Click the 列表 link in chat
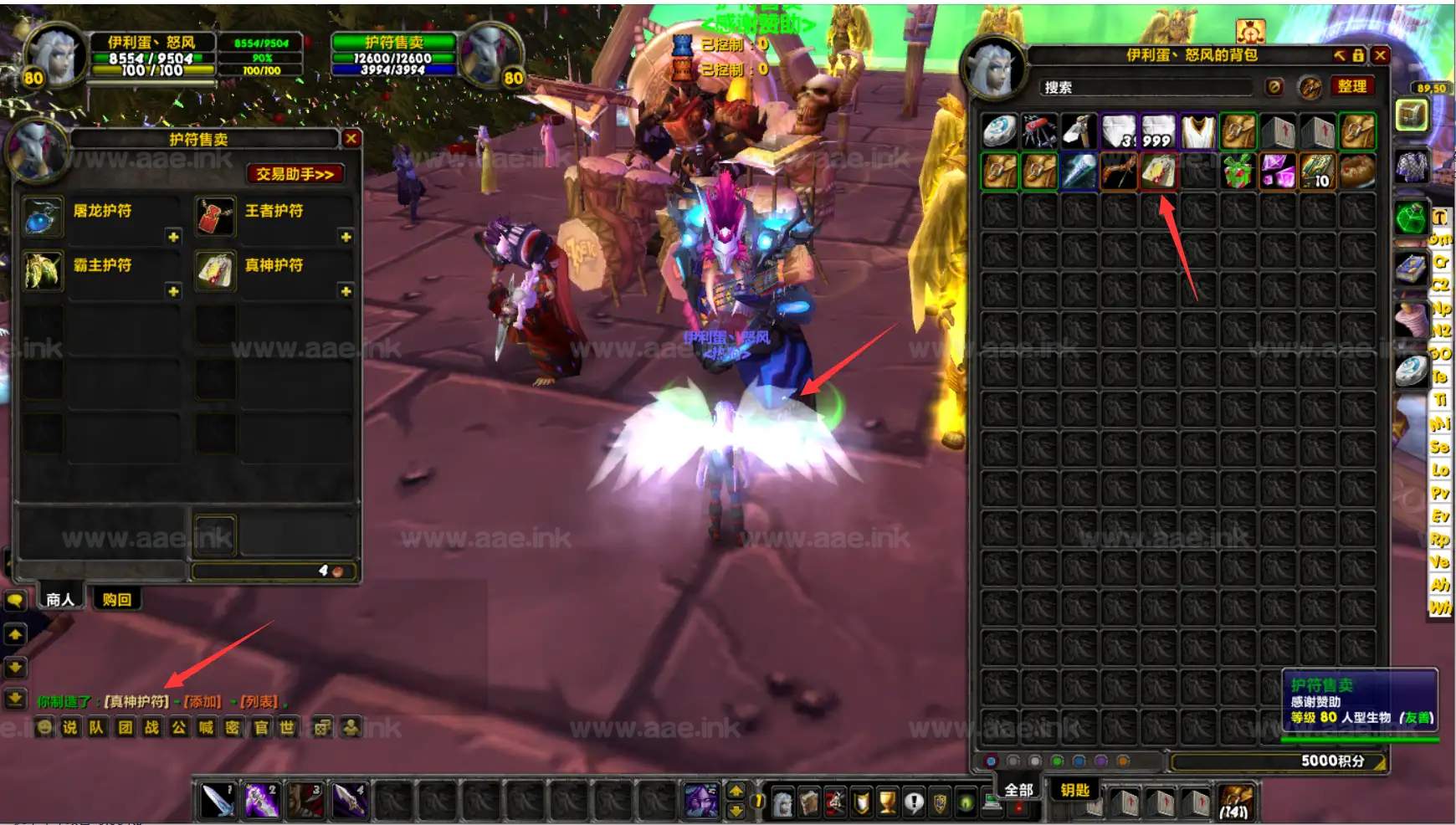1456x825 pixels. point(259,701)
